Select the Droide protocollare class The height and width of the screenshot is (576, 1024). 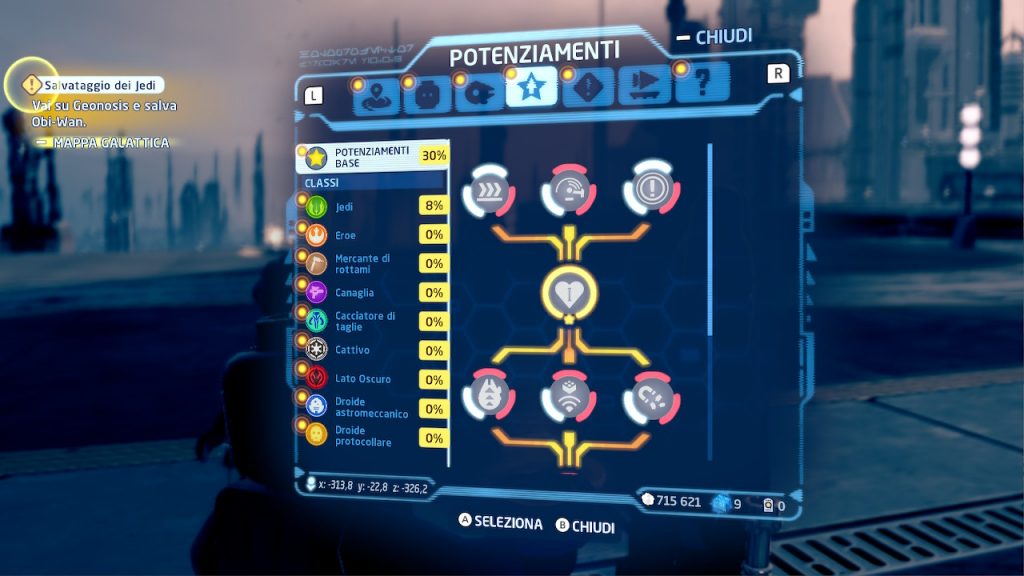(x=371, y=437)
